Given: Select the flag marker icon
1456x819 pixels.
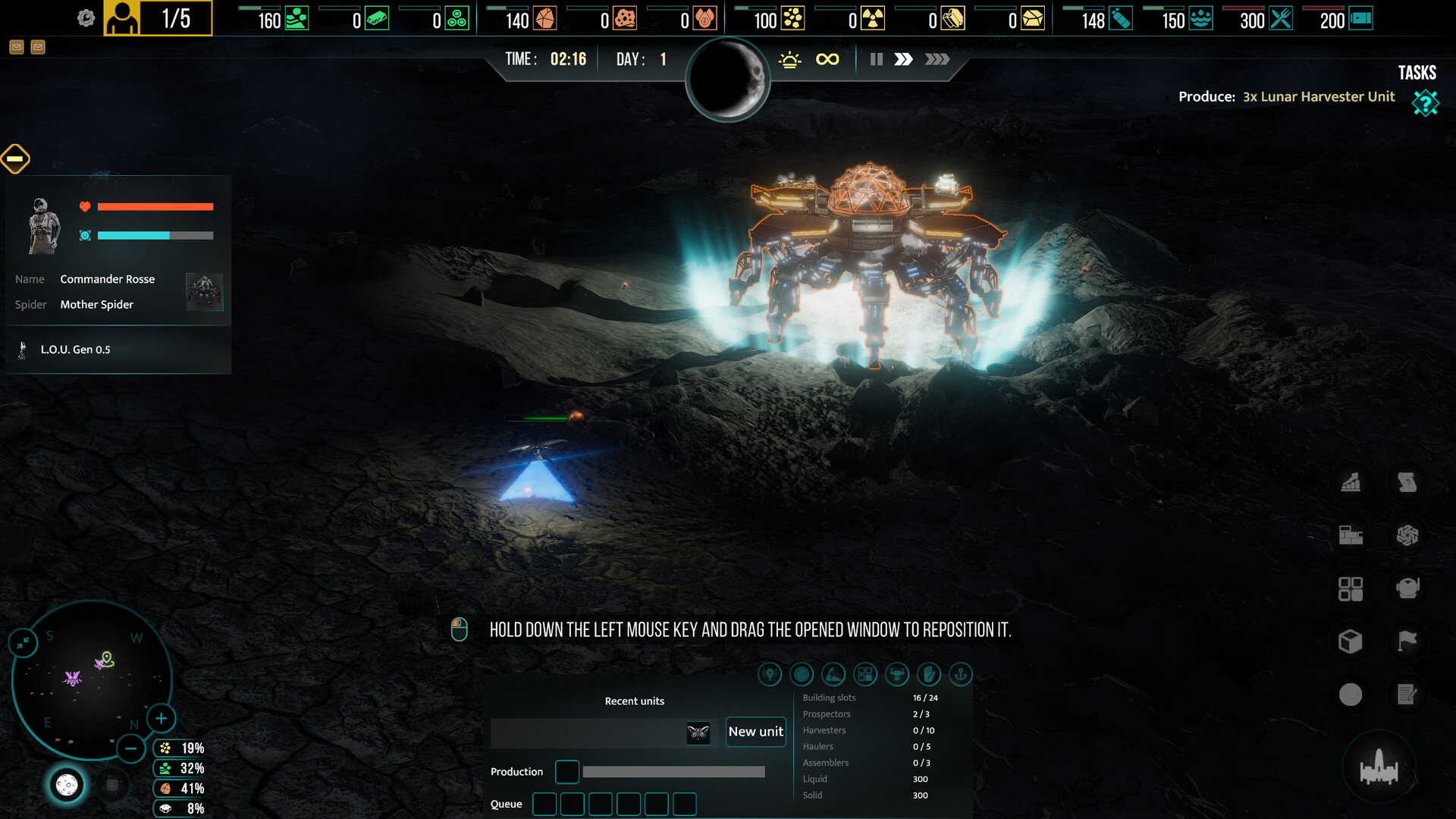Looking at the screenshot, I should [1407, 641].
